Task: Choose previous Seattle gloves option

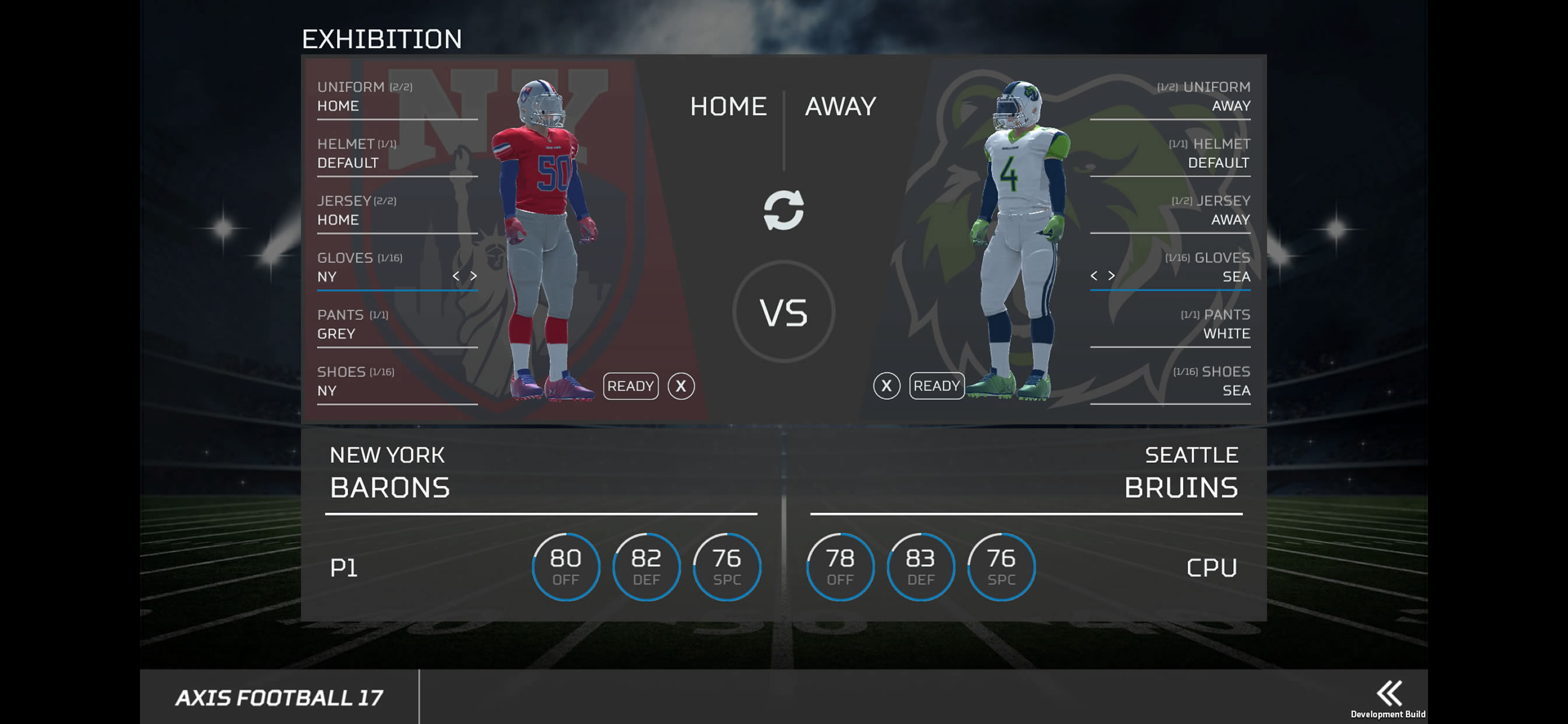Action: tap(1094, 276)
